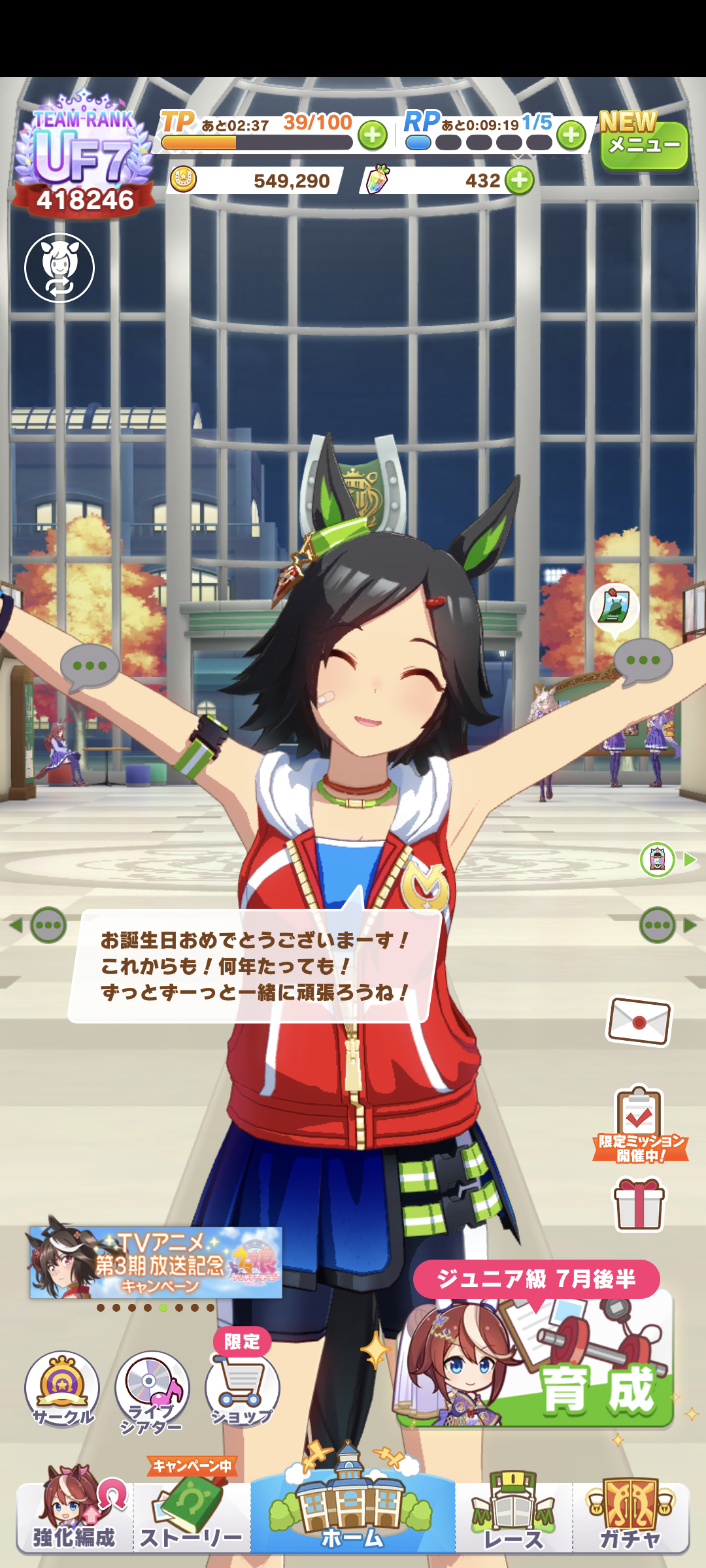Screen dimensions: 706x1568
Task: Open the green メニュー button
Action: pyautogui.click(x=643, y=144)
